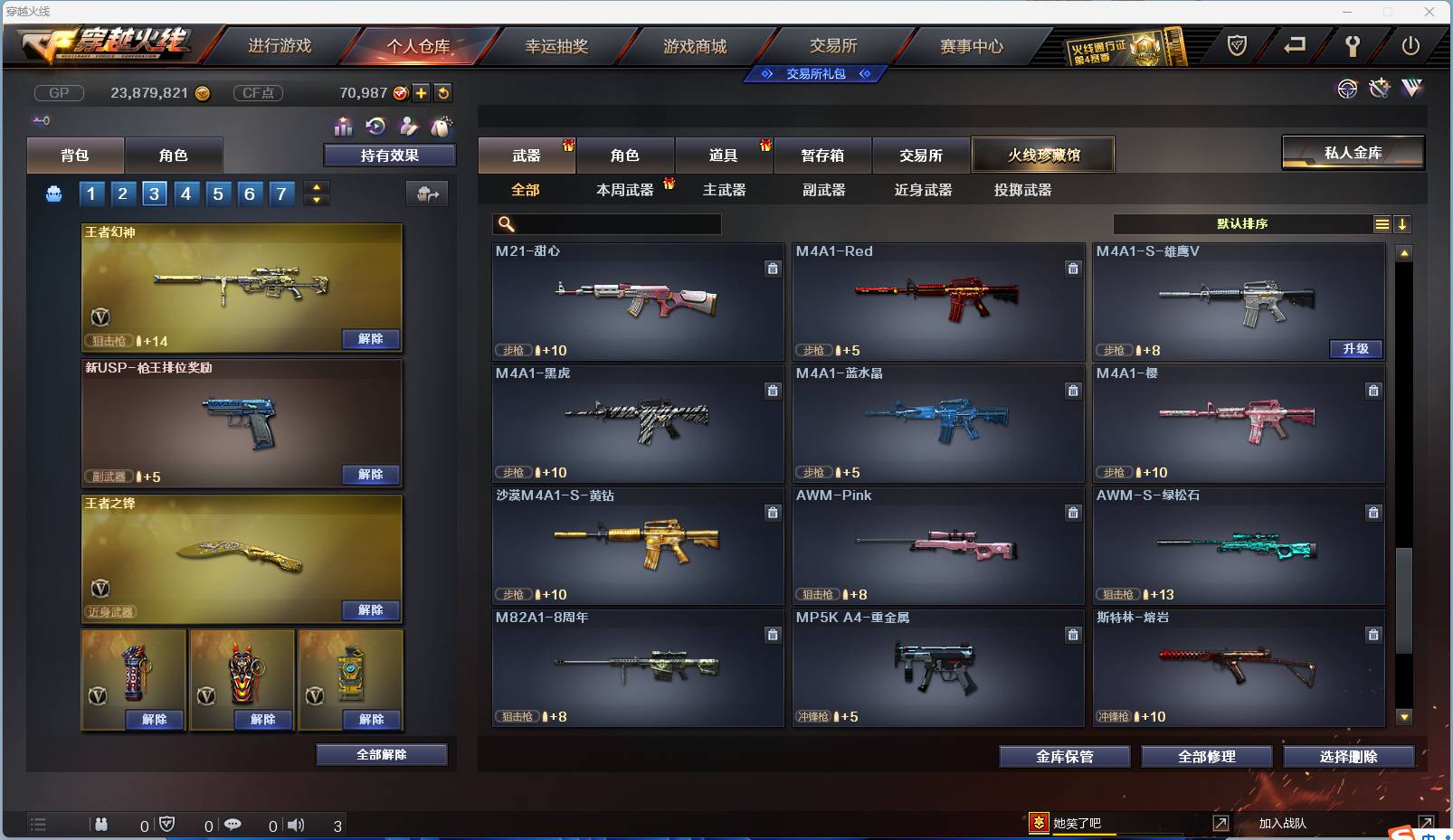Click the 全部解除 button

tap(381, 754)
